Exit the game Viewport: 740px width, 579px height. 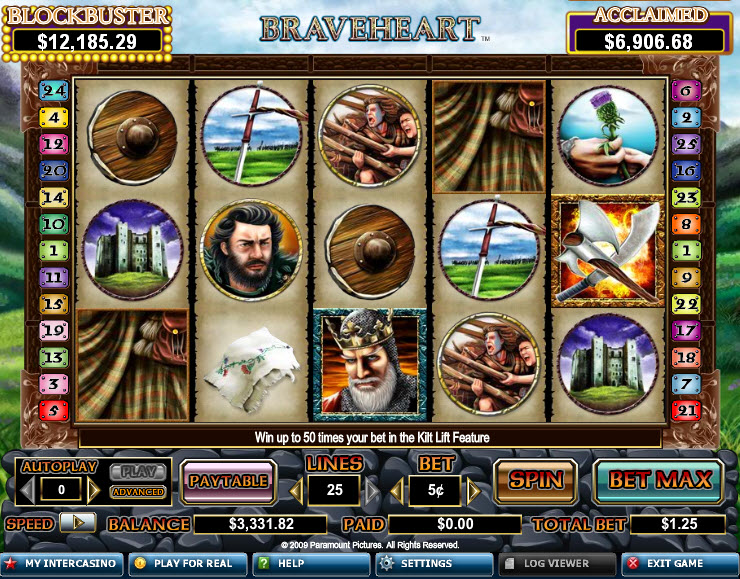point(680,564)
